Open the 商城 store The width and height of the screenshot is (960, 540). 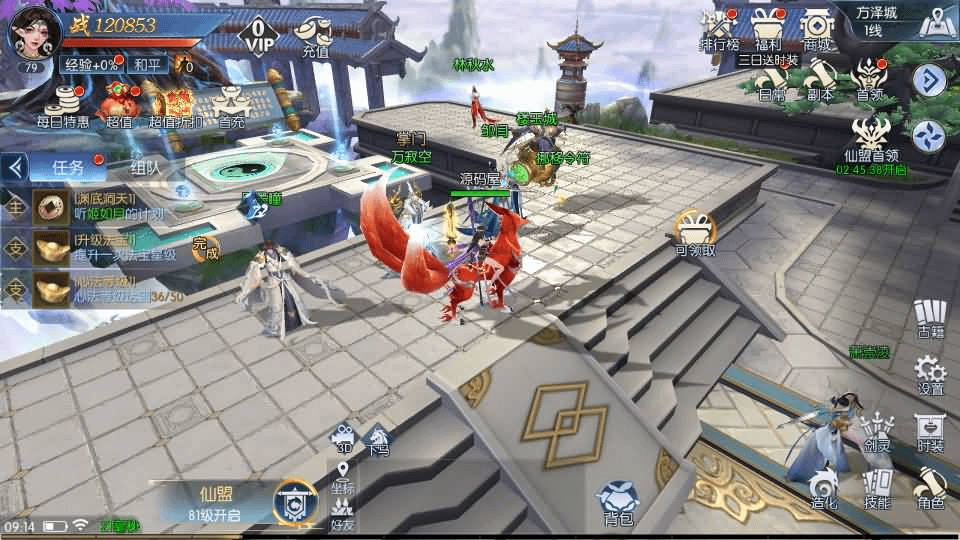pyautogui.click(x=818, y=28)
